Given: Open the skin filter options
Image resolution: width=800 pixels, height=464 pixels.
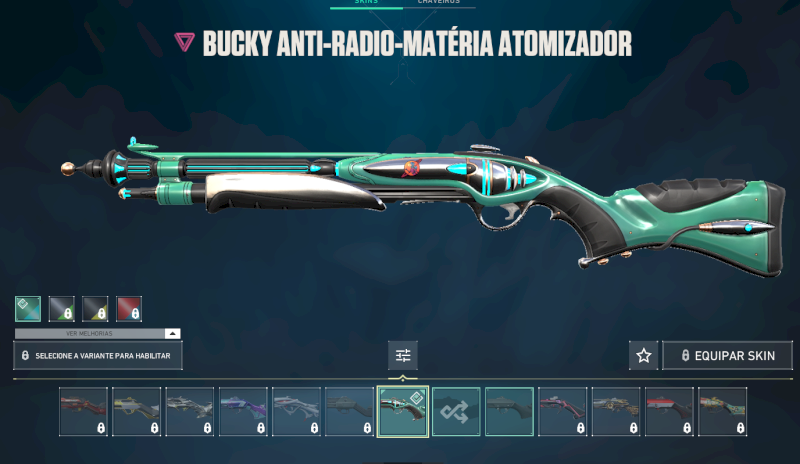Looking at the screenshot, I should pos(403,355).
